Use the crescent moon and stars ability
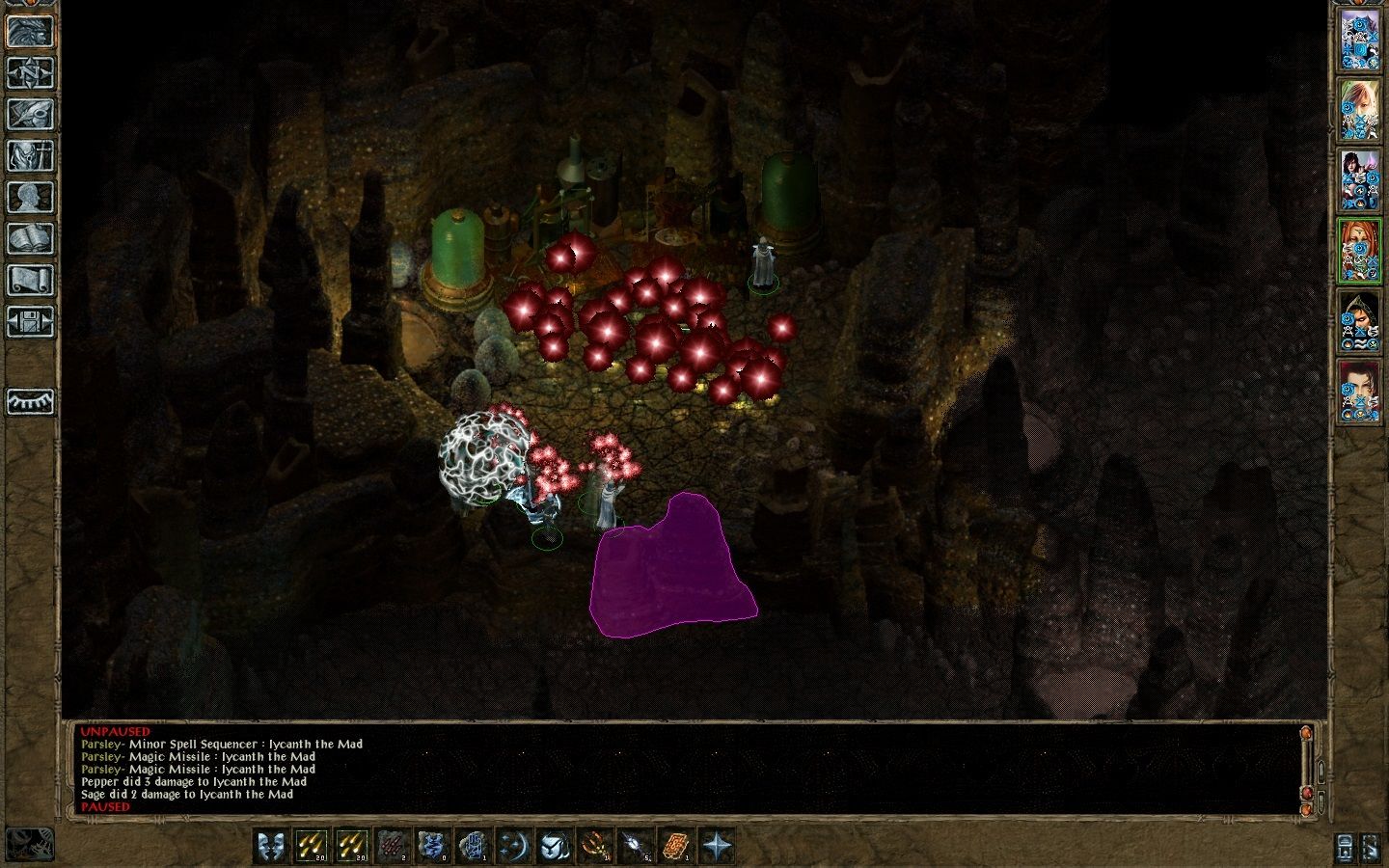The image size is (1389, 868). [x=514, y=846]
